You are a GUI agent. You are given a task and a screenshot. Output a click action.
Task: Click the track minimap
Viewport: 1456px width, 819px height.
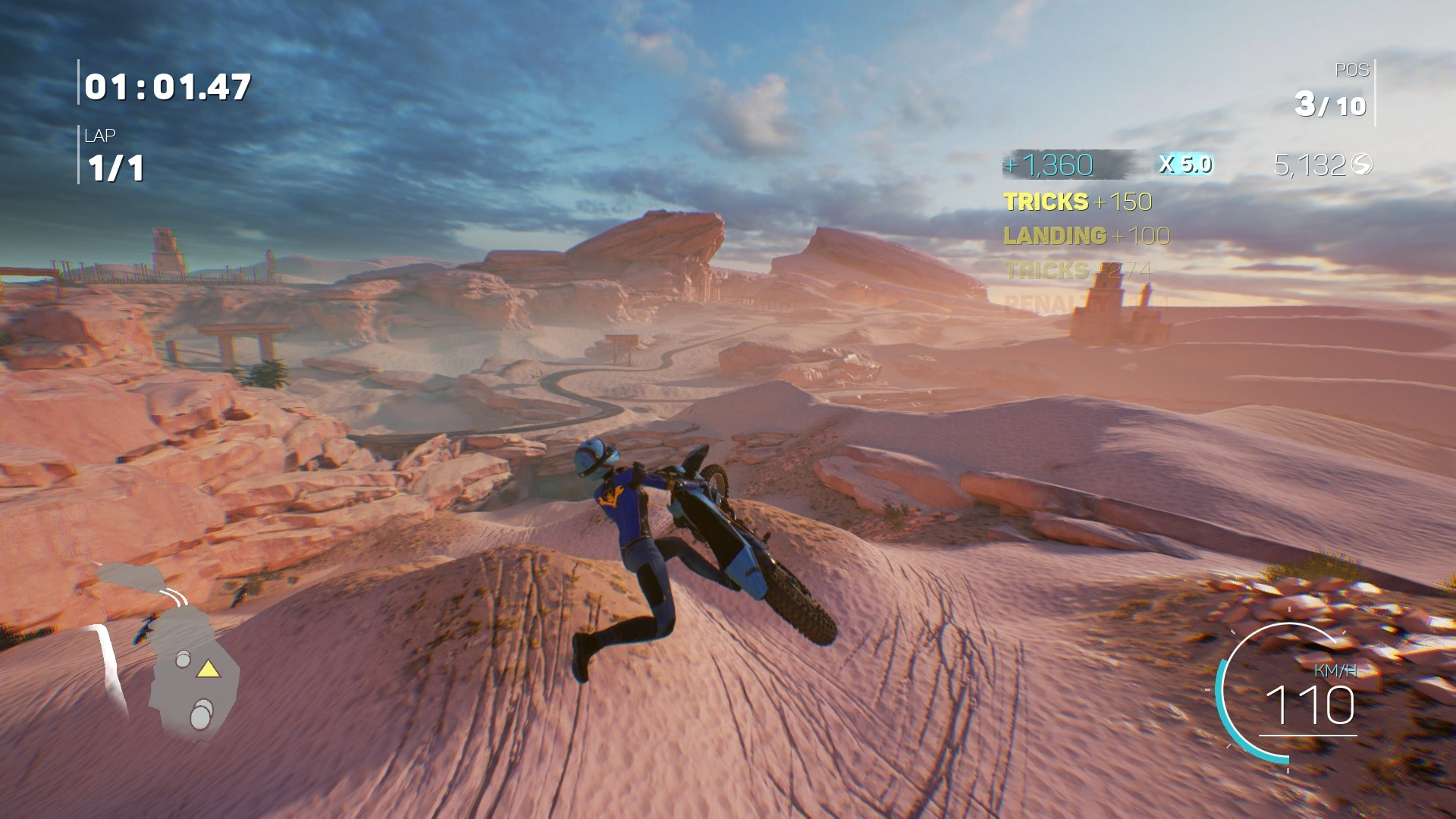(x=171, y=652)
